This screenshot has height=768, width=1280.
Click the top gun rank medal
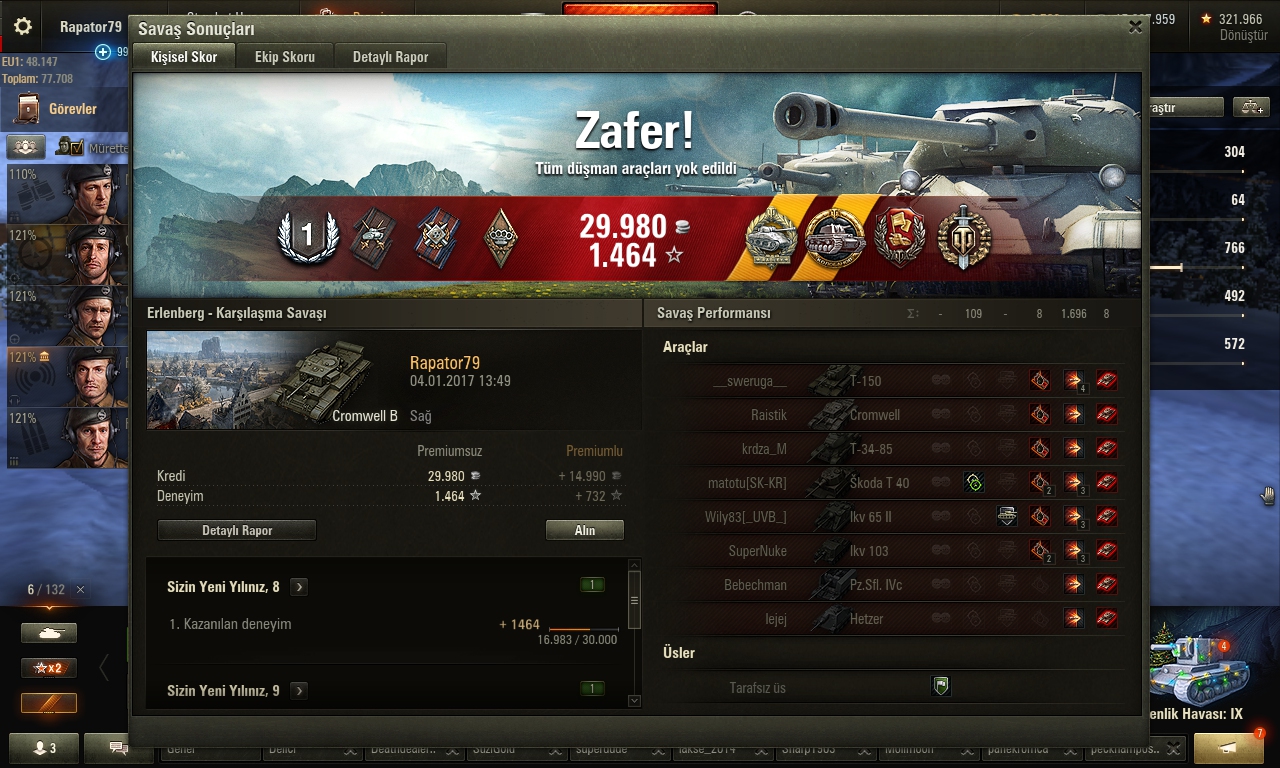308,237
